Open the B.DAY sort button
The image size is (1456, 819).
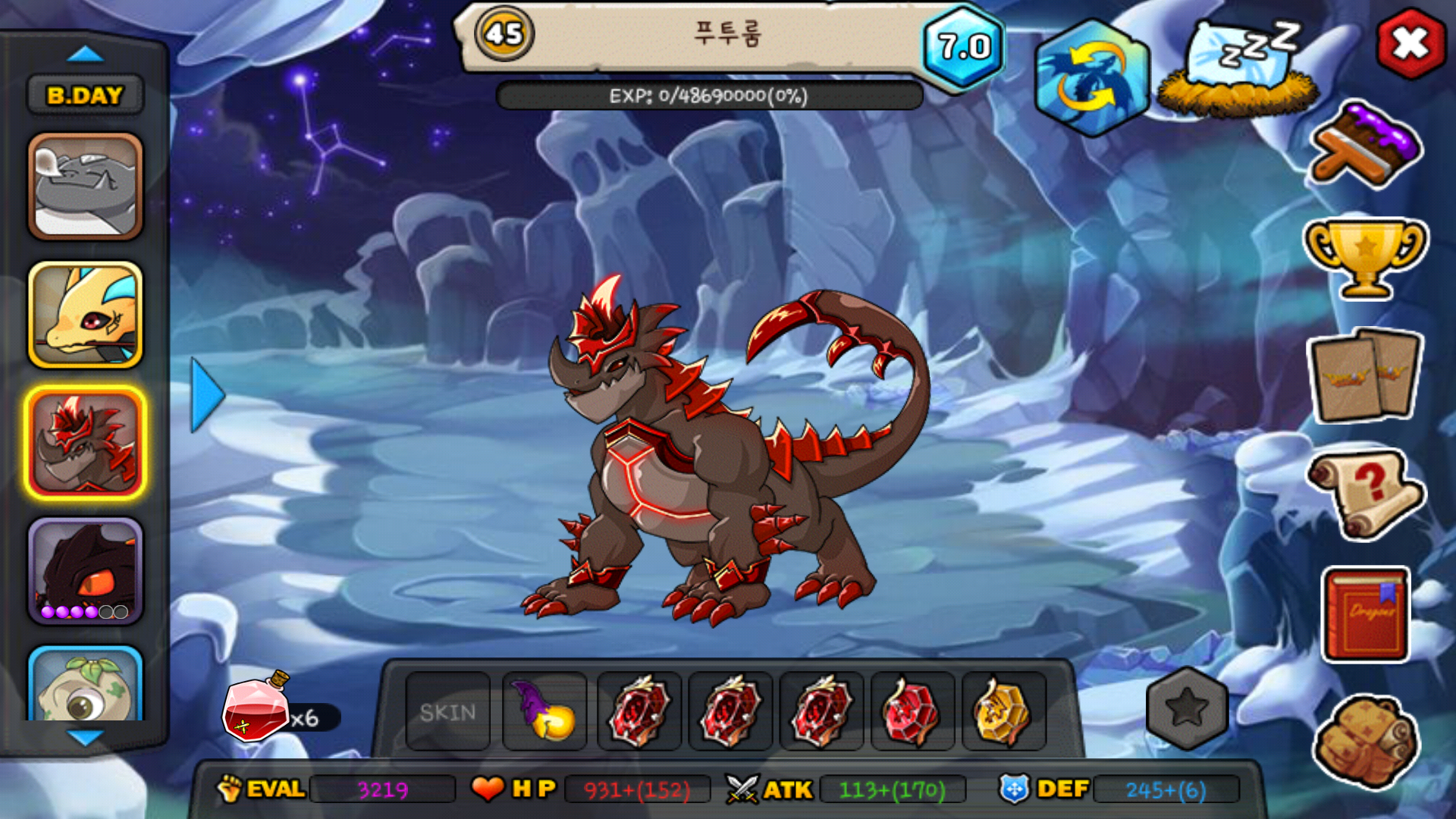[x=85, y=96]
